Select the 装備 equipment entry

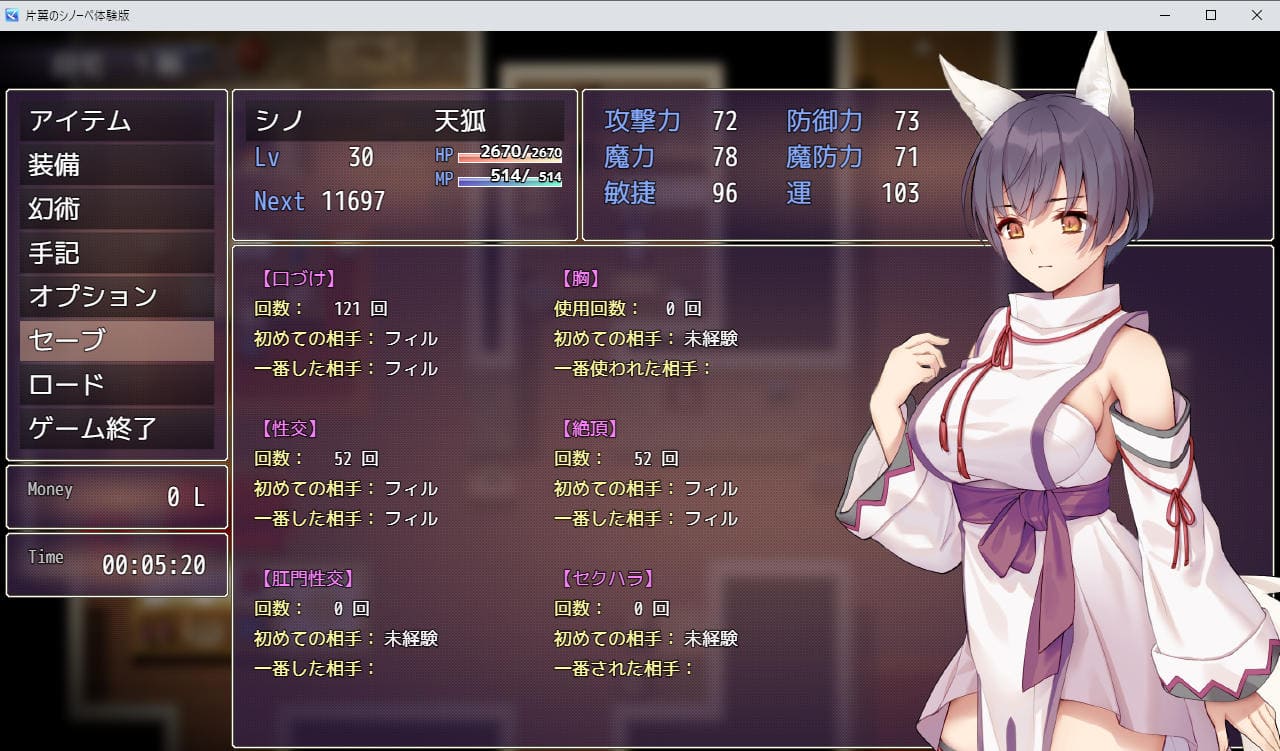pos(117,165)
